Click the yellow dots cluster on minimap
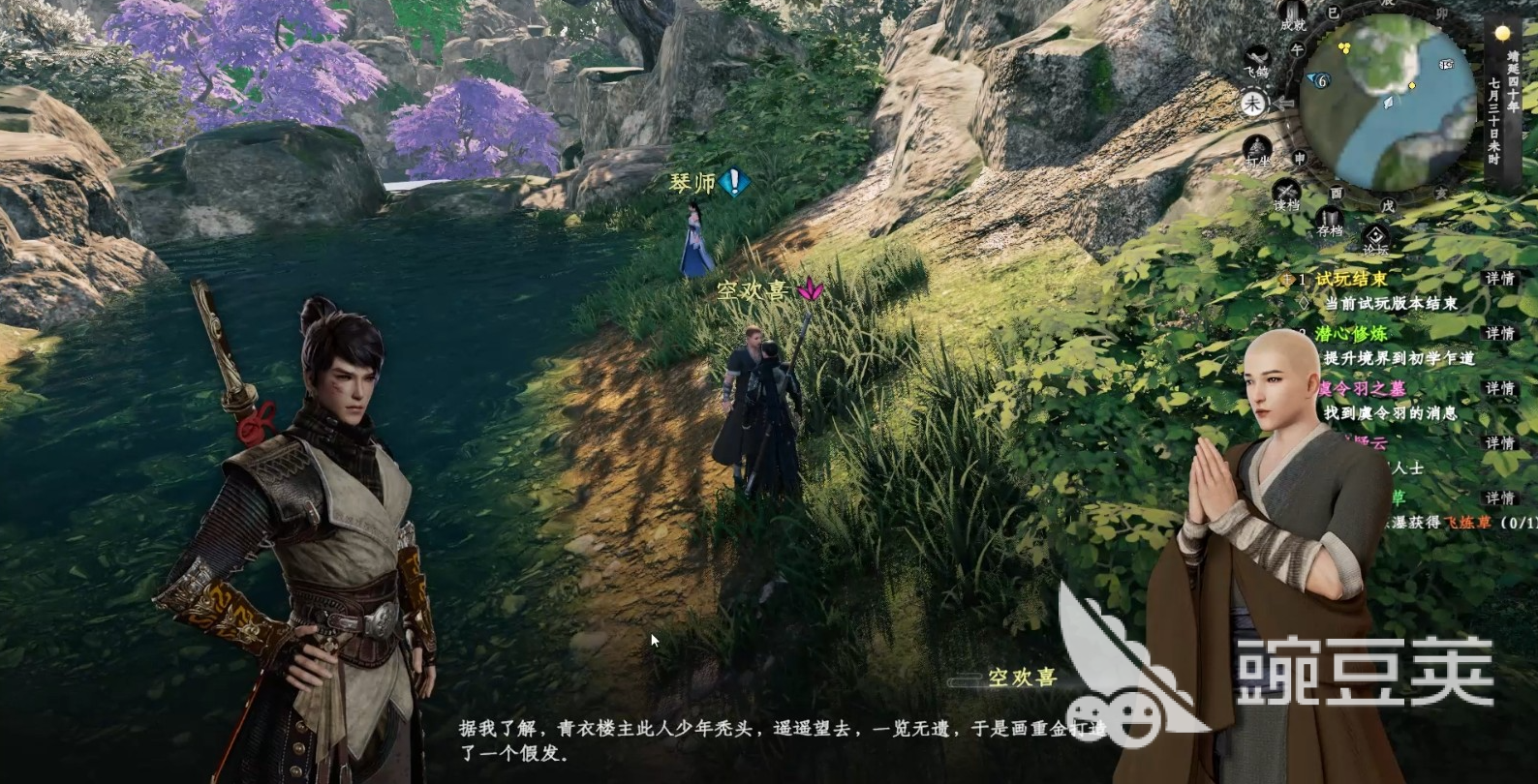The image size is (1538, 784). pyautogui.click(x=1345, y=46)
